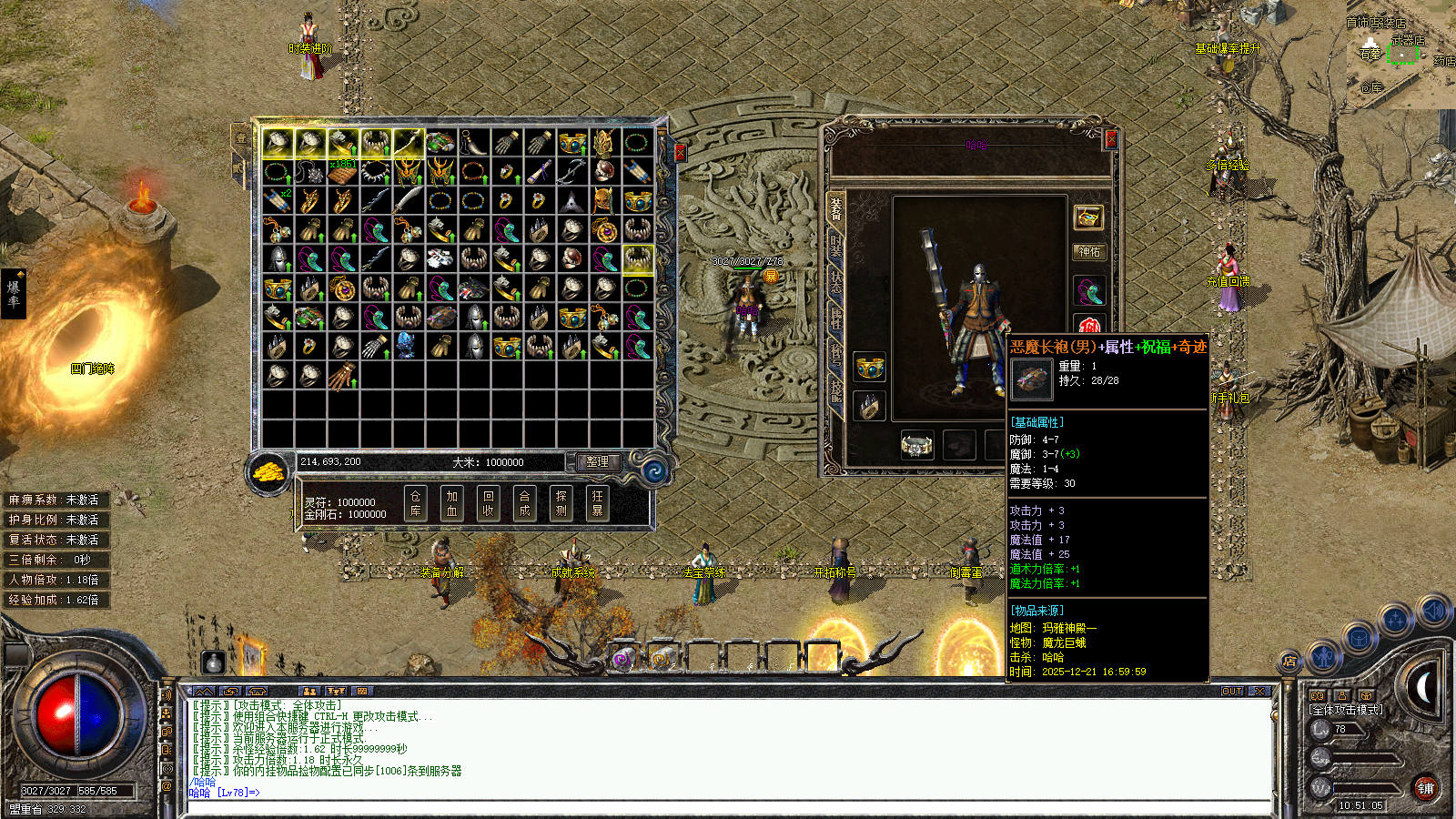Screen dimensions: 1456x819
Task: Select the equipped gold bracelet slot
Action: (870, 368)
